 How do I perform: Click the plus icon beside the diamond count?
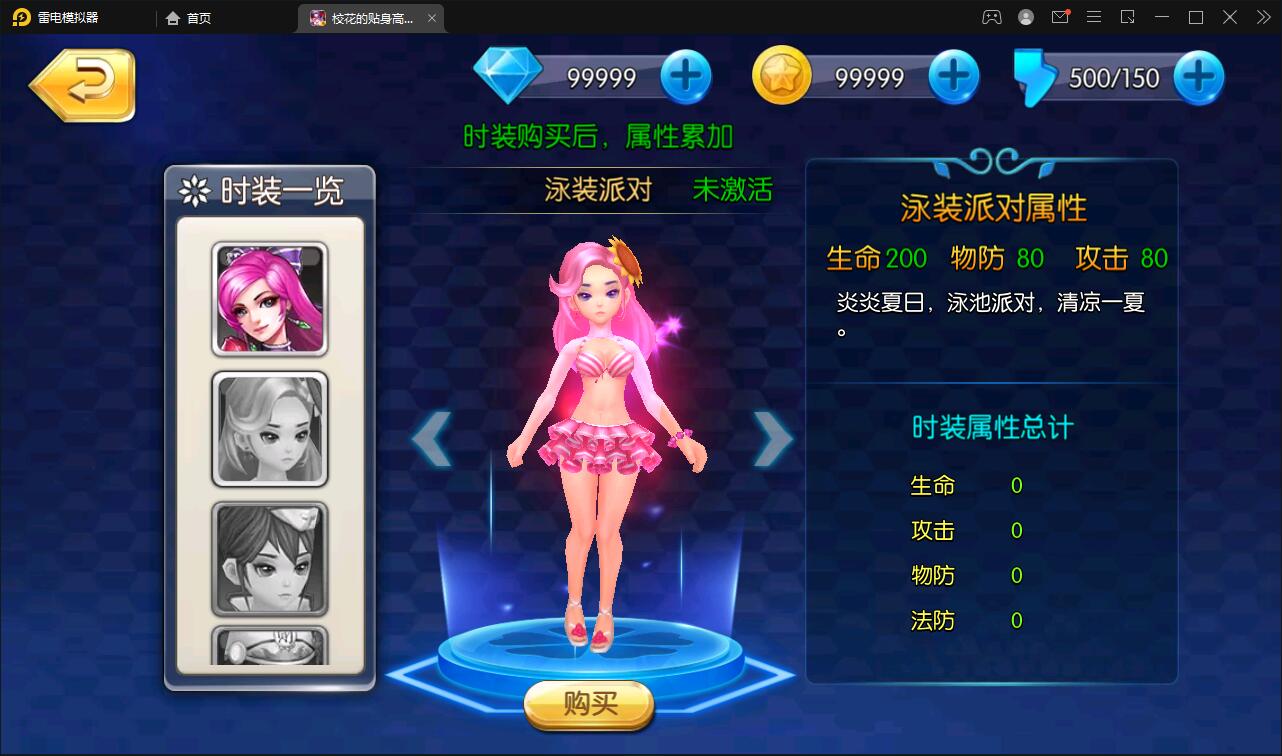[684, 74]
